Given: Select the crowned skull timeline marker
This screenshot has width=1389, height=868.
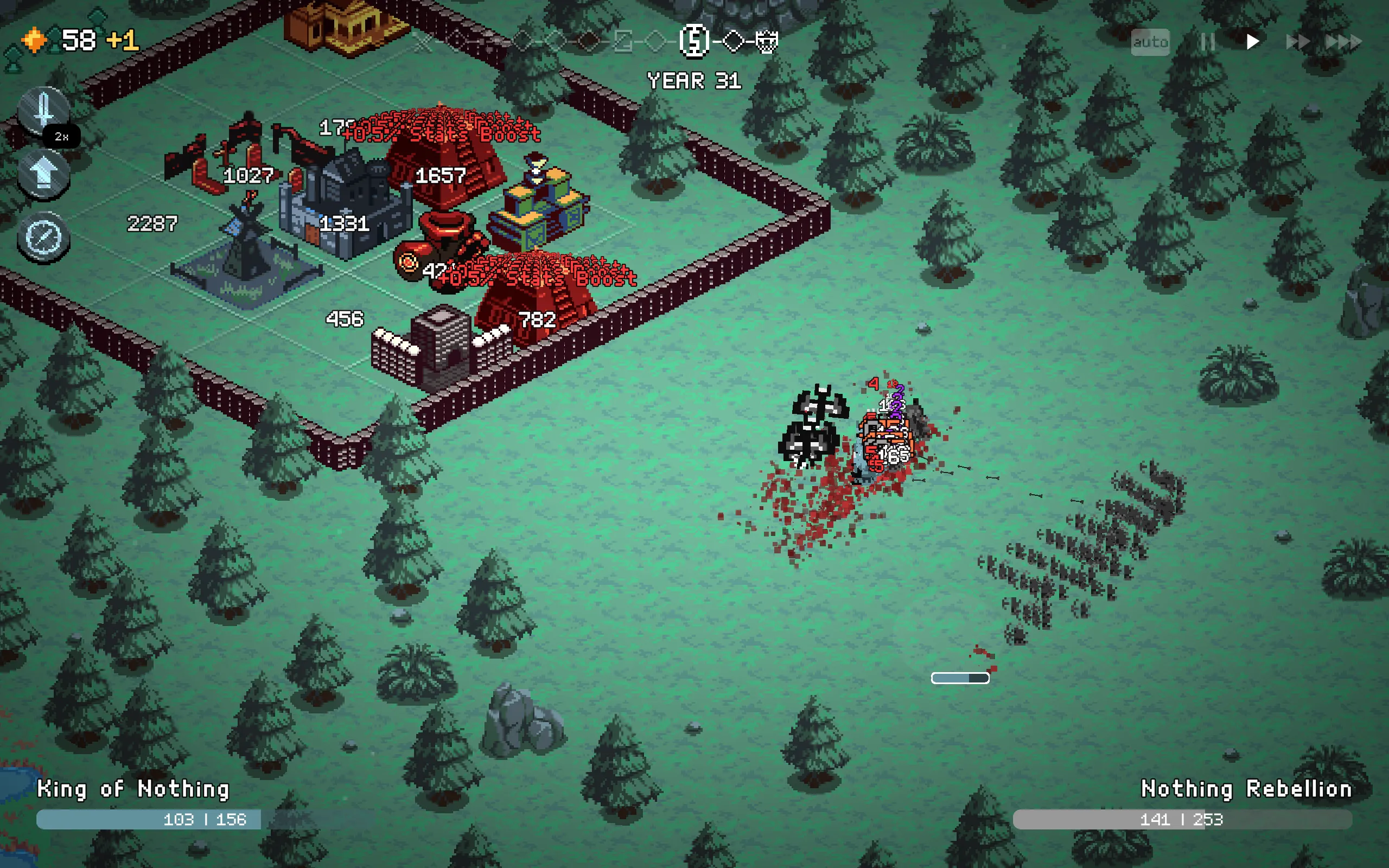Looking at the screenshot, I should 766,41.
